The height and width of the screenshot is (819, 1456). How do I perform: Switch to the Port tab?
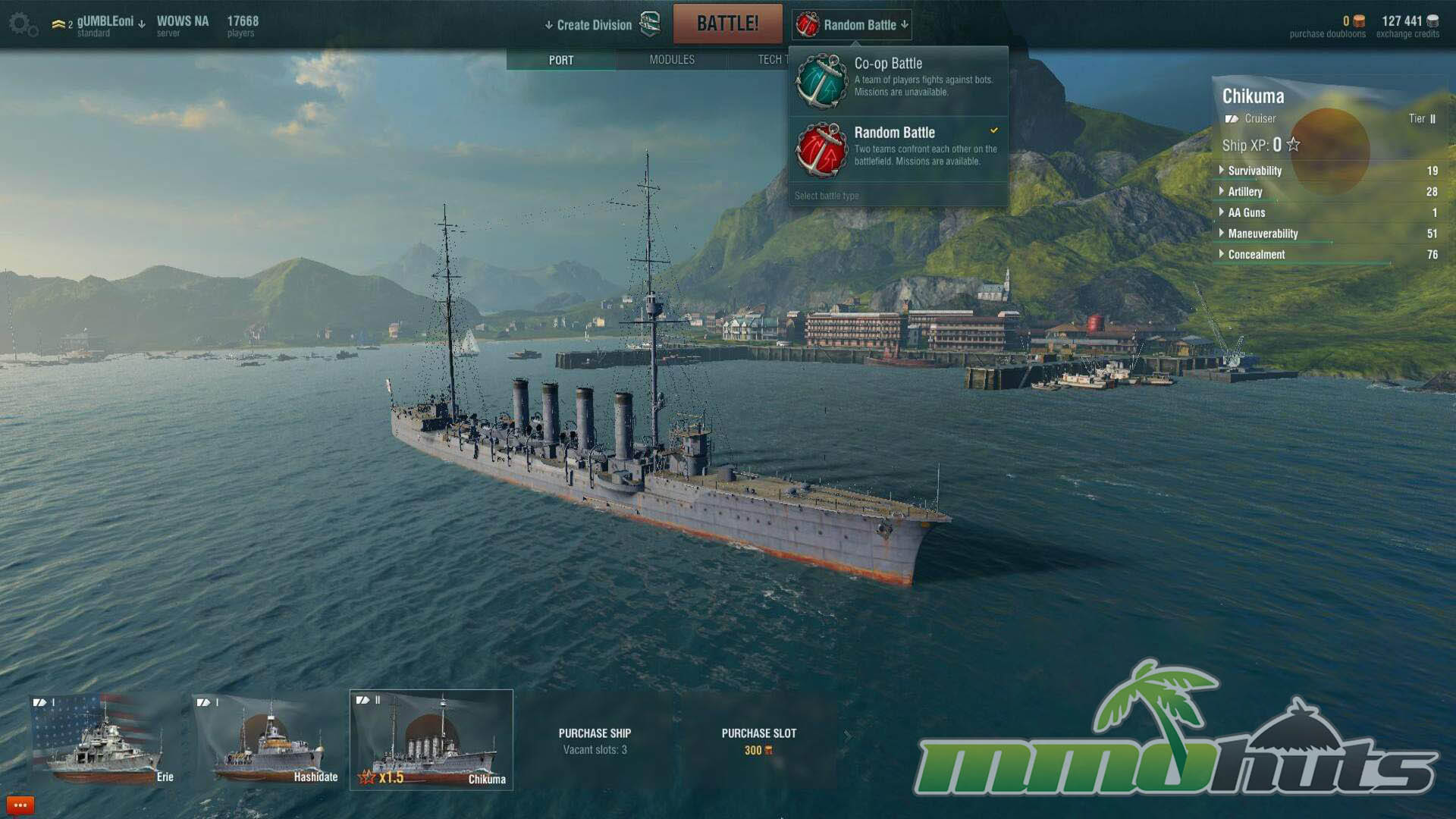[x=561, y=60]
